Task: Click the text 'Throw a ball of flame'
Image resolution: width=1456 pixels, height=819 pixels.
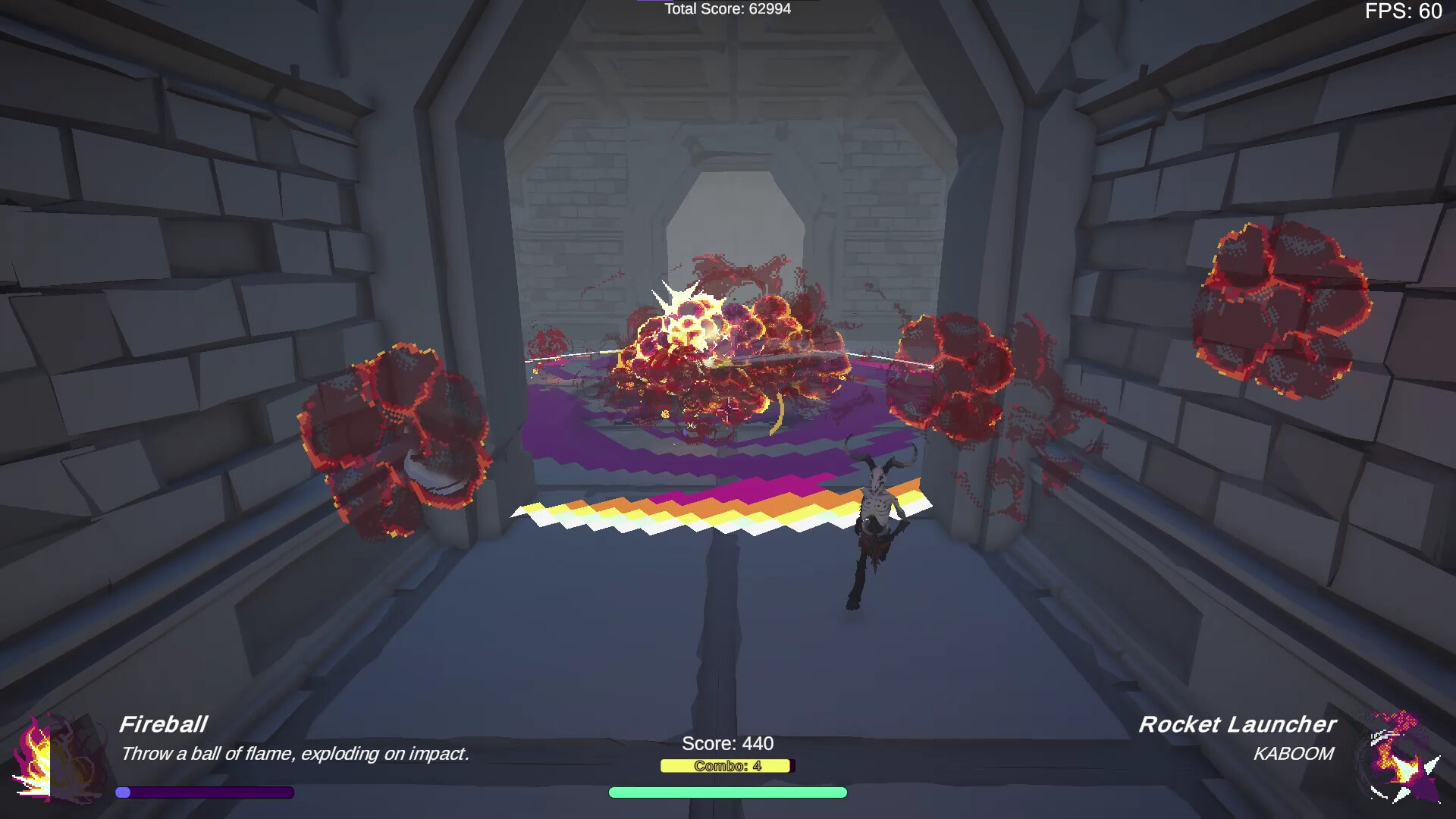Action: coord(295,754)
